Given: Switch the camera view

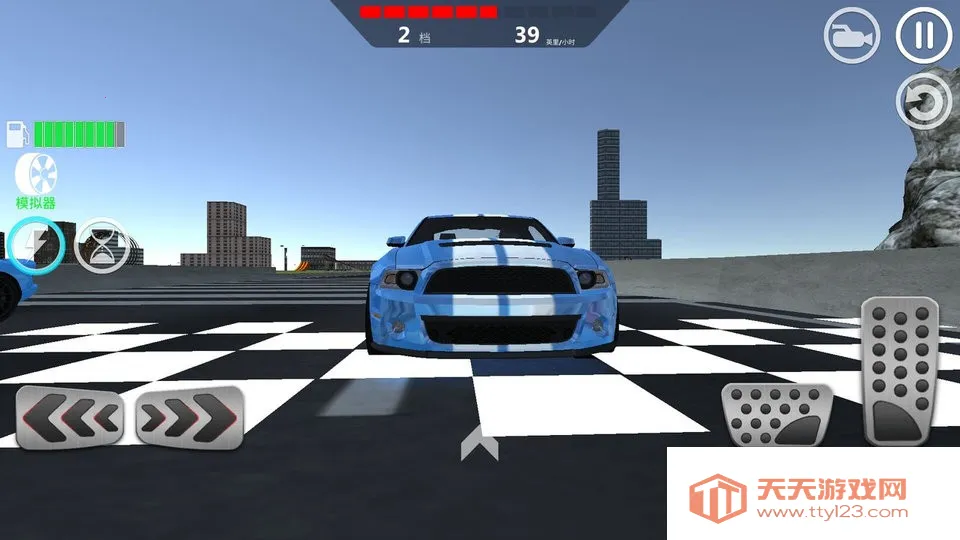Looking at the screenshot, I should [x=851, y=37].
